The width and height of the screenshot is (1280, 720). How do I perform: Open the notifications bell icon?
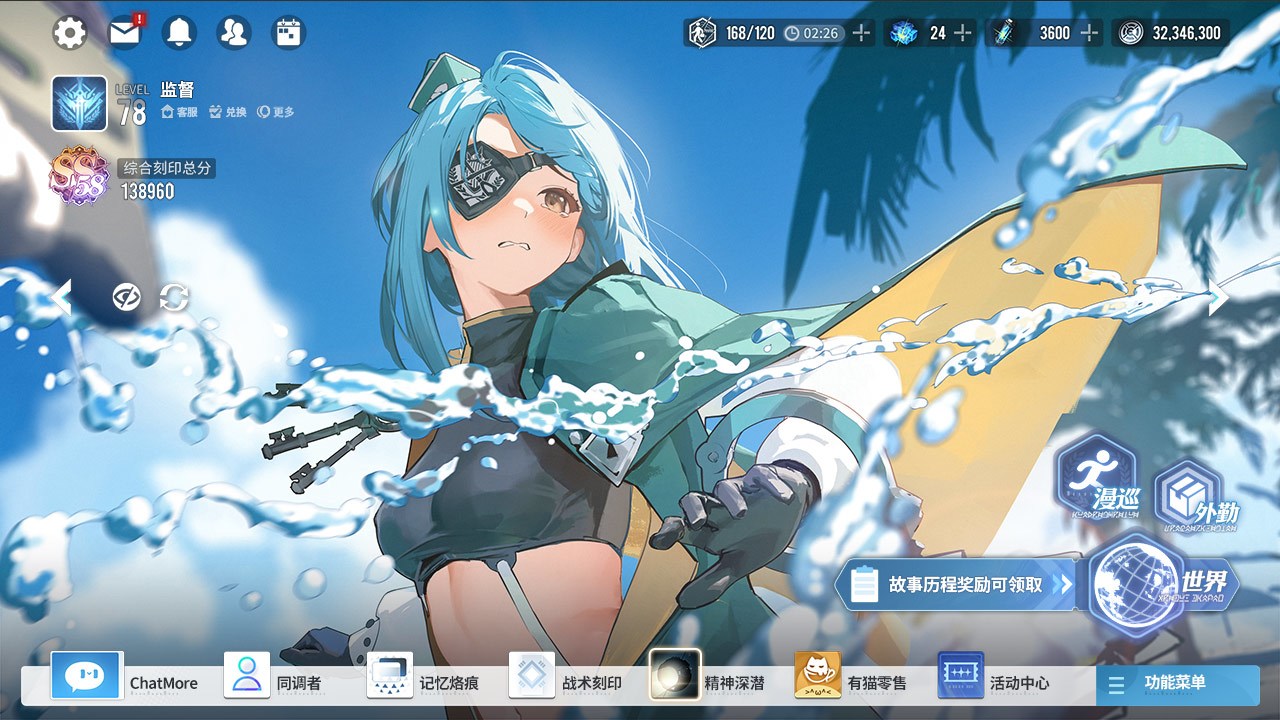click(178, 31)
